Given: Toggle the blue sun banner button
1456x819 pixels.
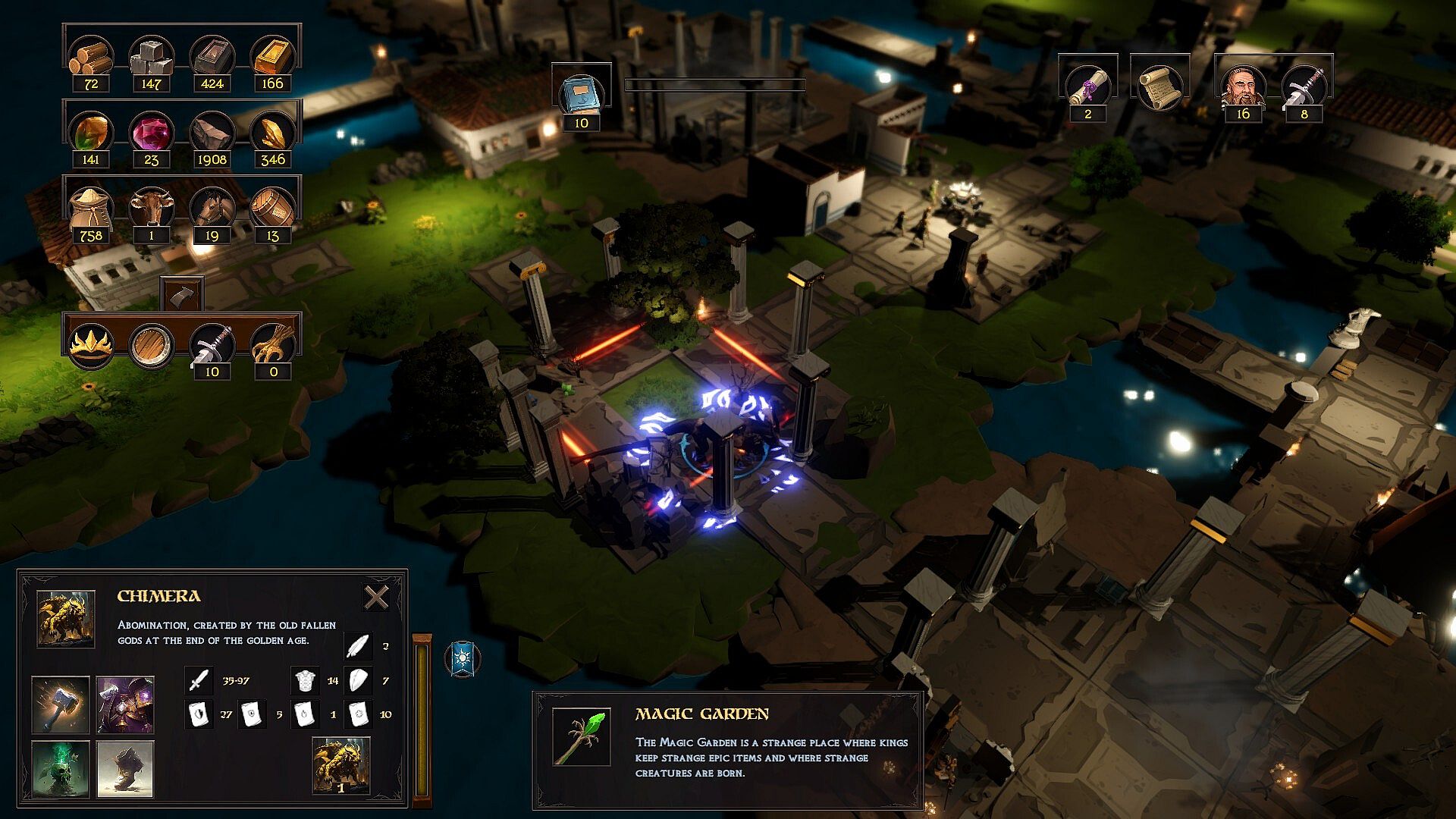Looking at the screenshot, I should click(463, 659).
